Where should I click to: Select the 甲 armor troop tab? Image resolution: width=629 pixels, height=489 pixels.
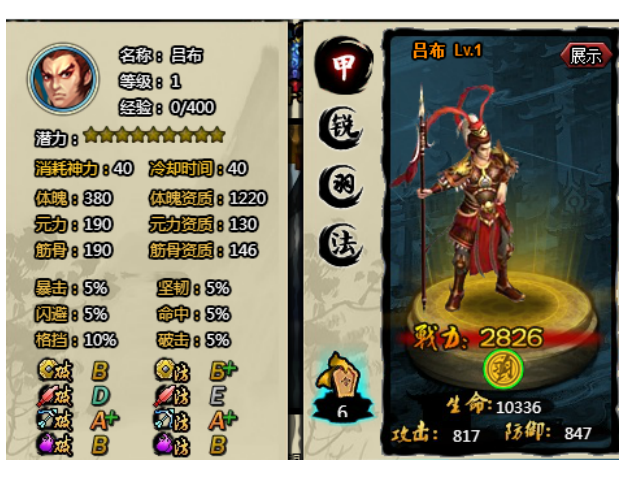(x=338, y=64)
